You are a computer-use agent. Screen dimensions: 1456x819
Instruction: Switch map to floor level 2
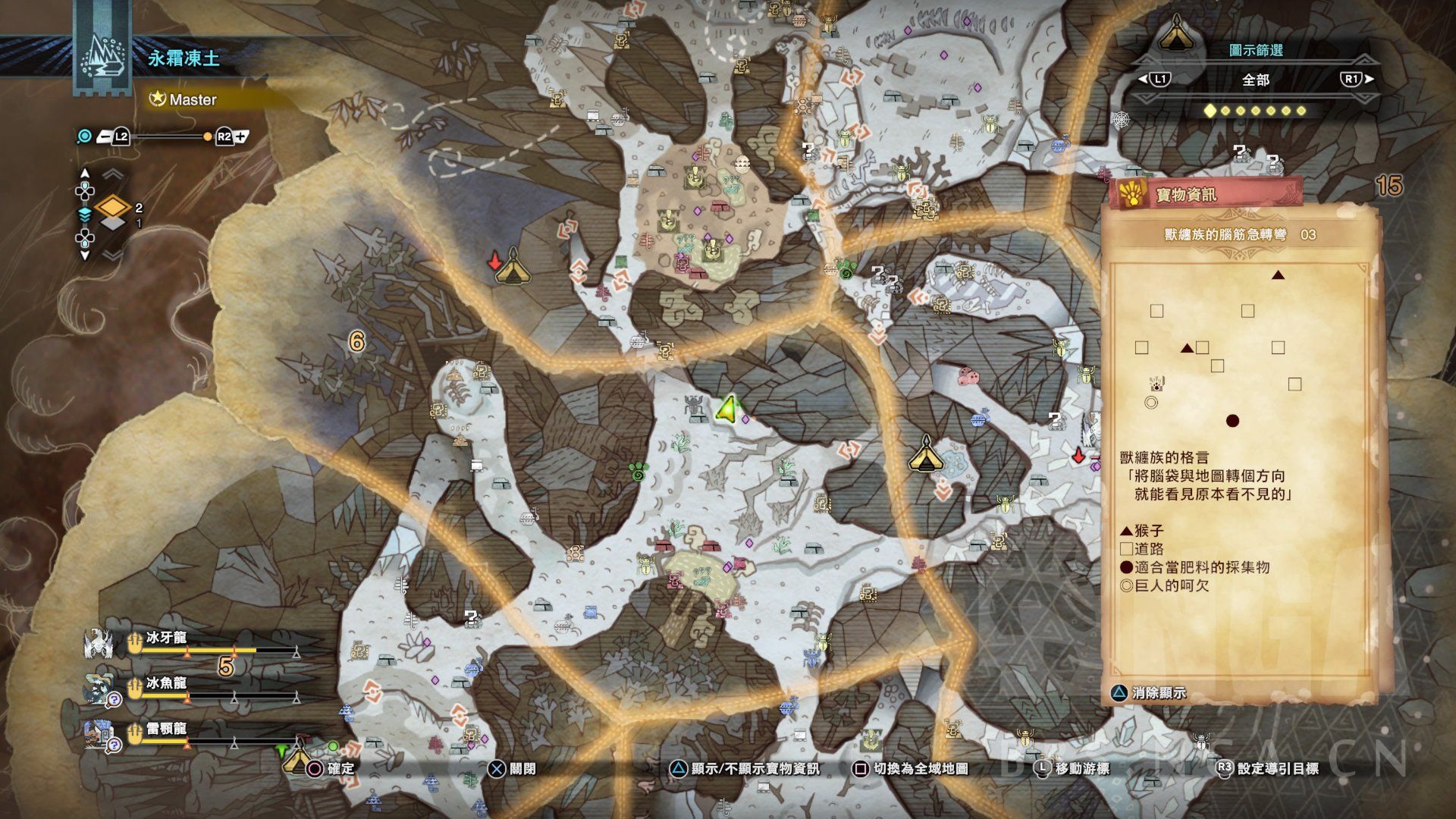(x=114, y=206)
